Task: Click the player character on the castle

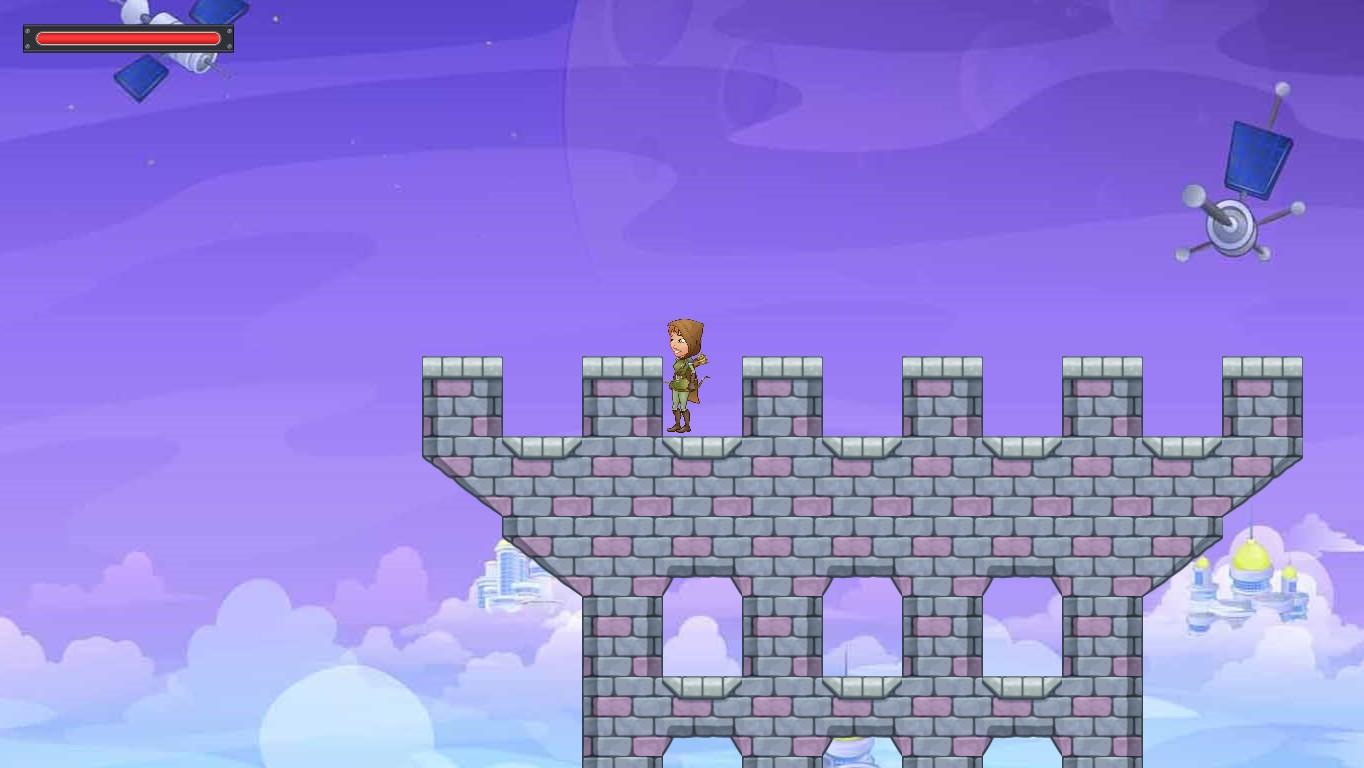Action: [x=681, y=375]
